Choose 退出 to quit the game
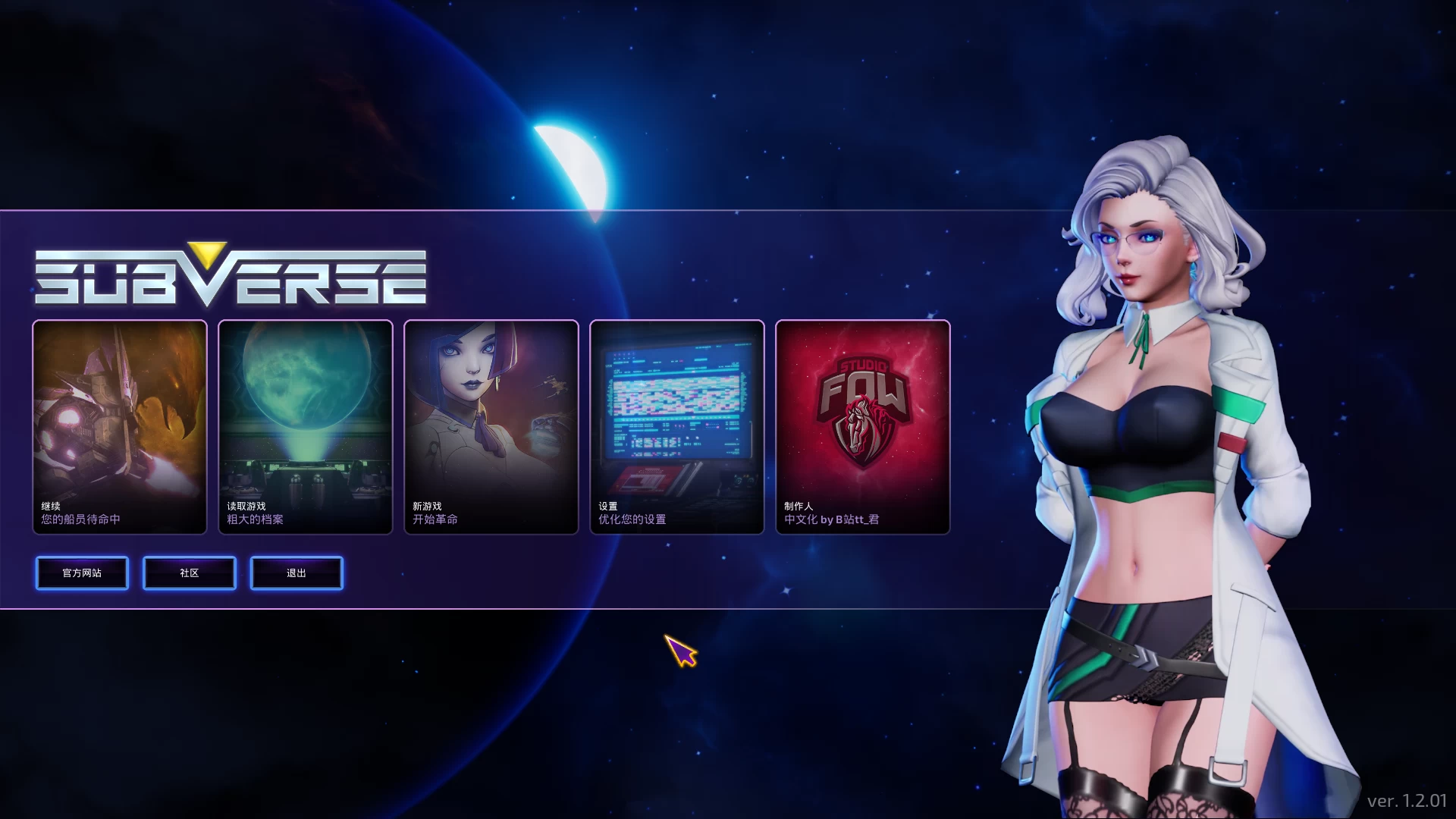 297,573
